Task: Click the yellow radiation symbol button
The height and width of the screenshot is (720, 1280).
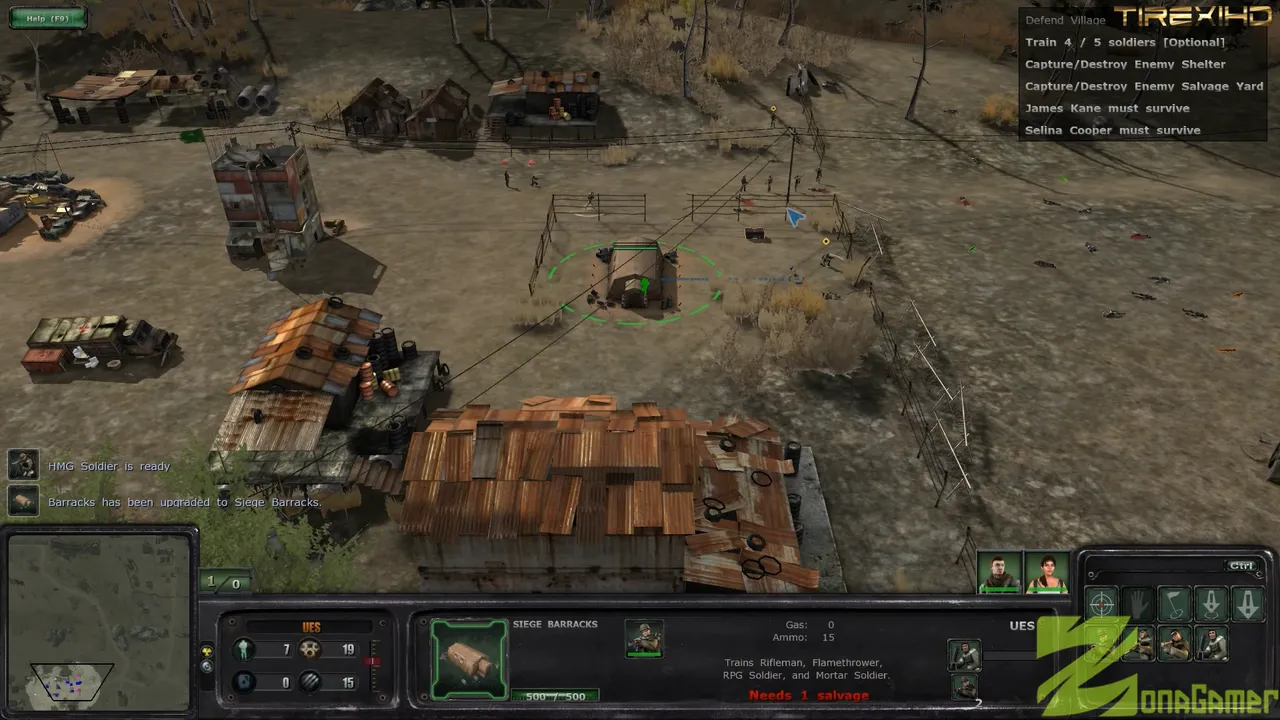Action: coord(207,650)
